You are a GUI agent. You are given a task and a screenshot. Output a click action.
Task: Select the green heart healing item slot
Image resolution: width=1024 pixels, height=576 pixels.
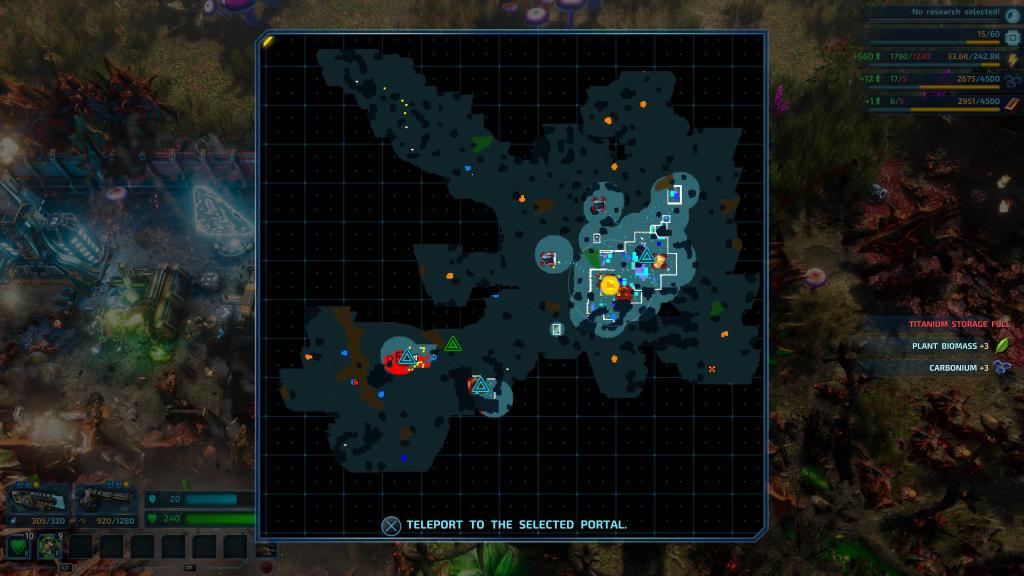point(20,546)
